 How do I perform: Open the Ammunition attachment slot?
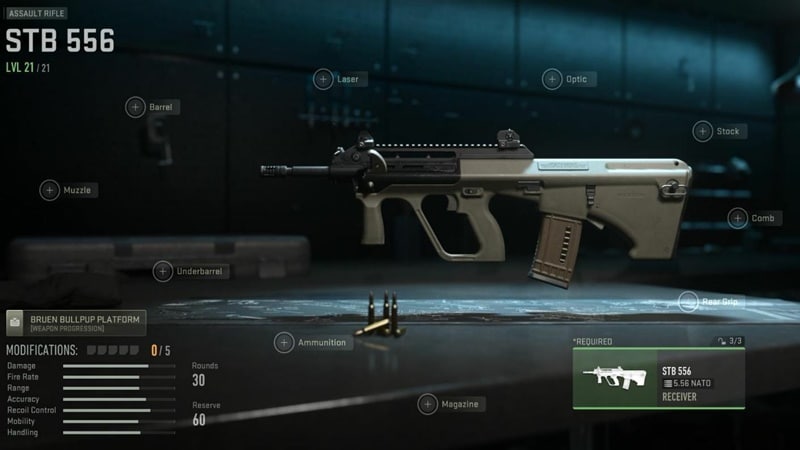tap(284, 343)
